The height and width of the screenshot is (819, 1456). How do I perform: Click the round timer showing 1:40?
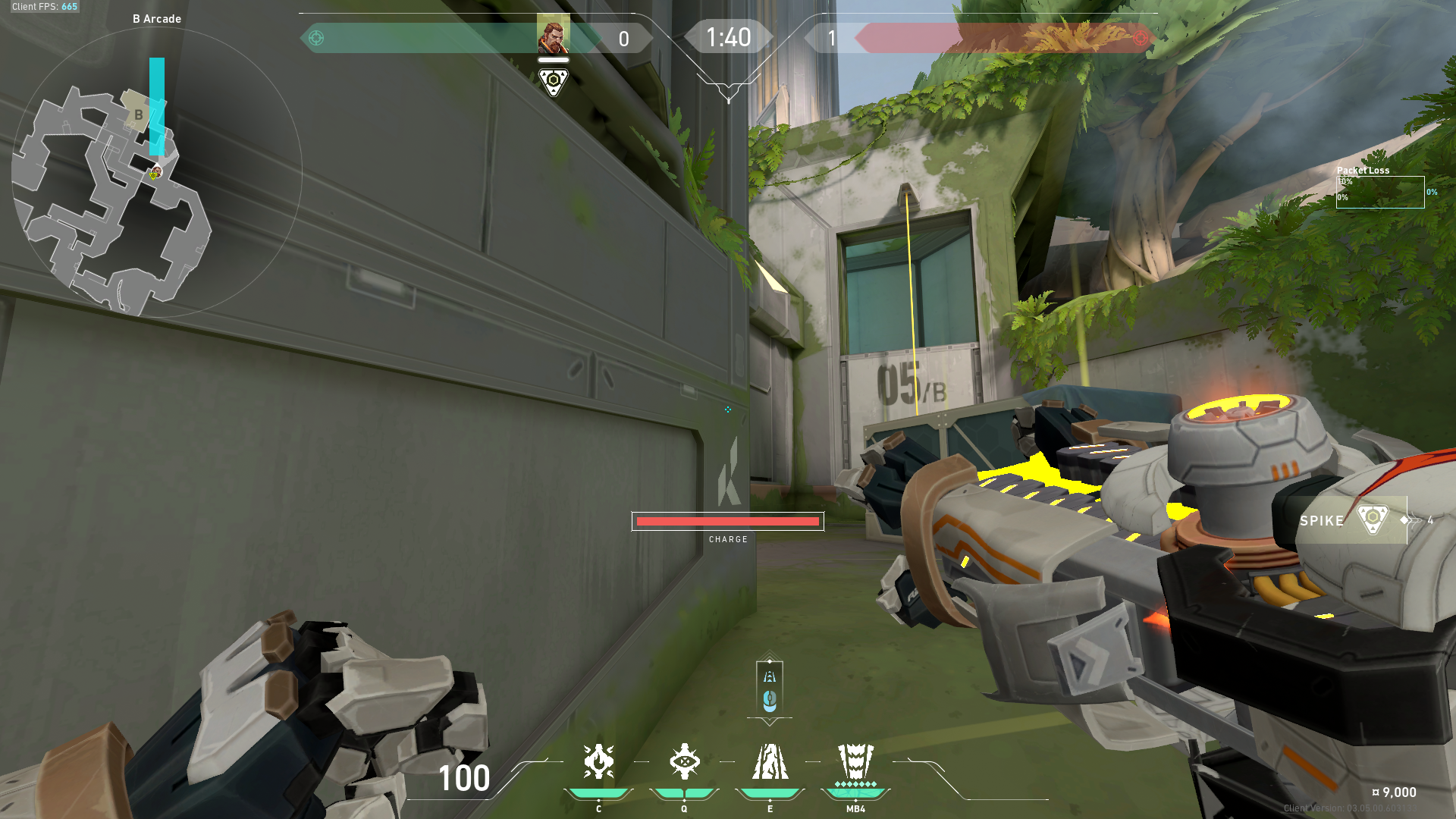[x=728, y=36]
